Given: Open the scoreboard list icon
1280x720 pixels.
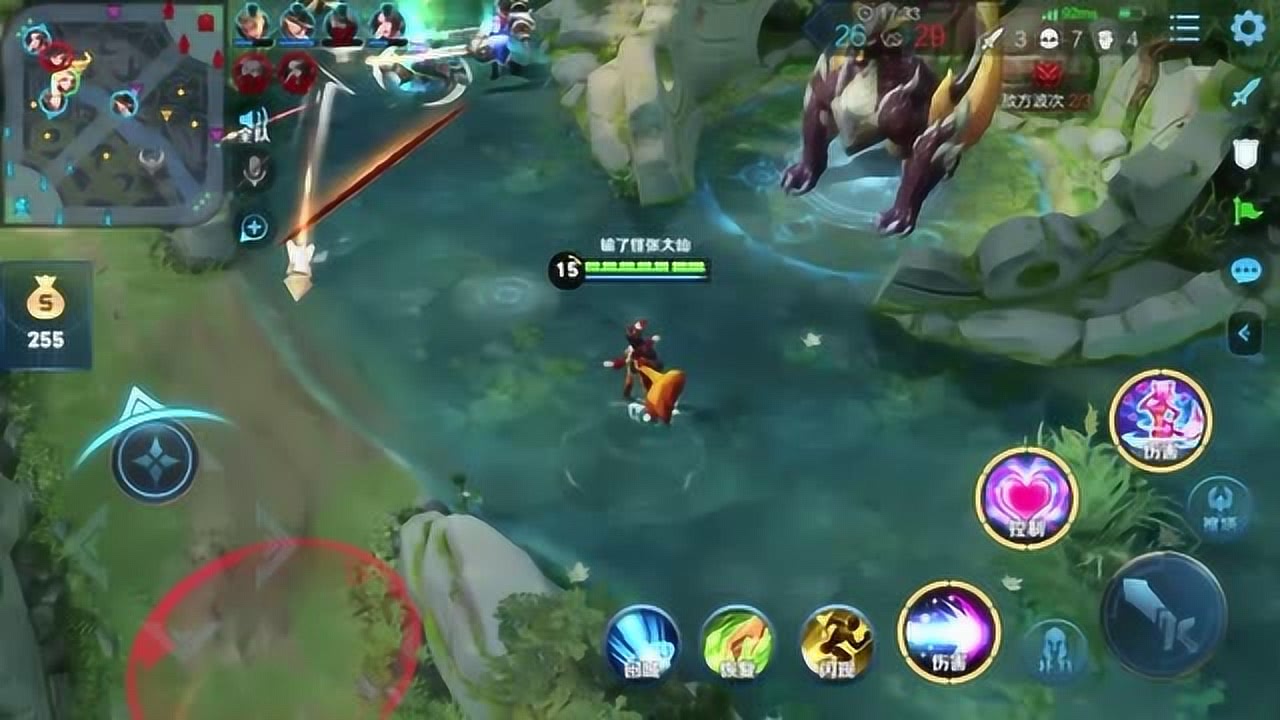Looking at the screenshot, I should (x=1184, y=28).
